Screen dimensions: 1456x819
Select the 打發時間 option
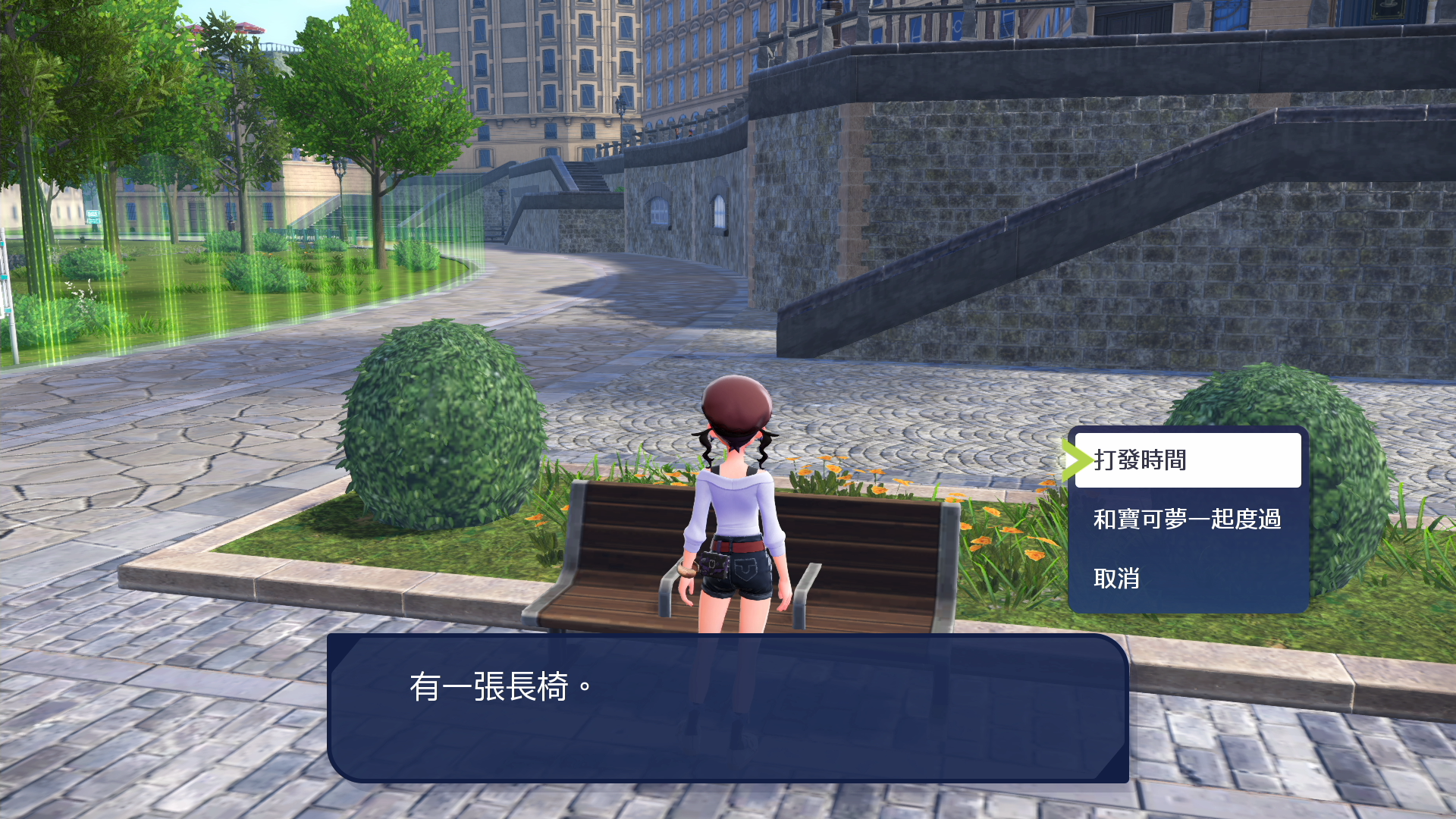1187,460
